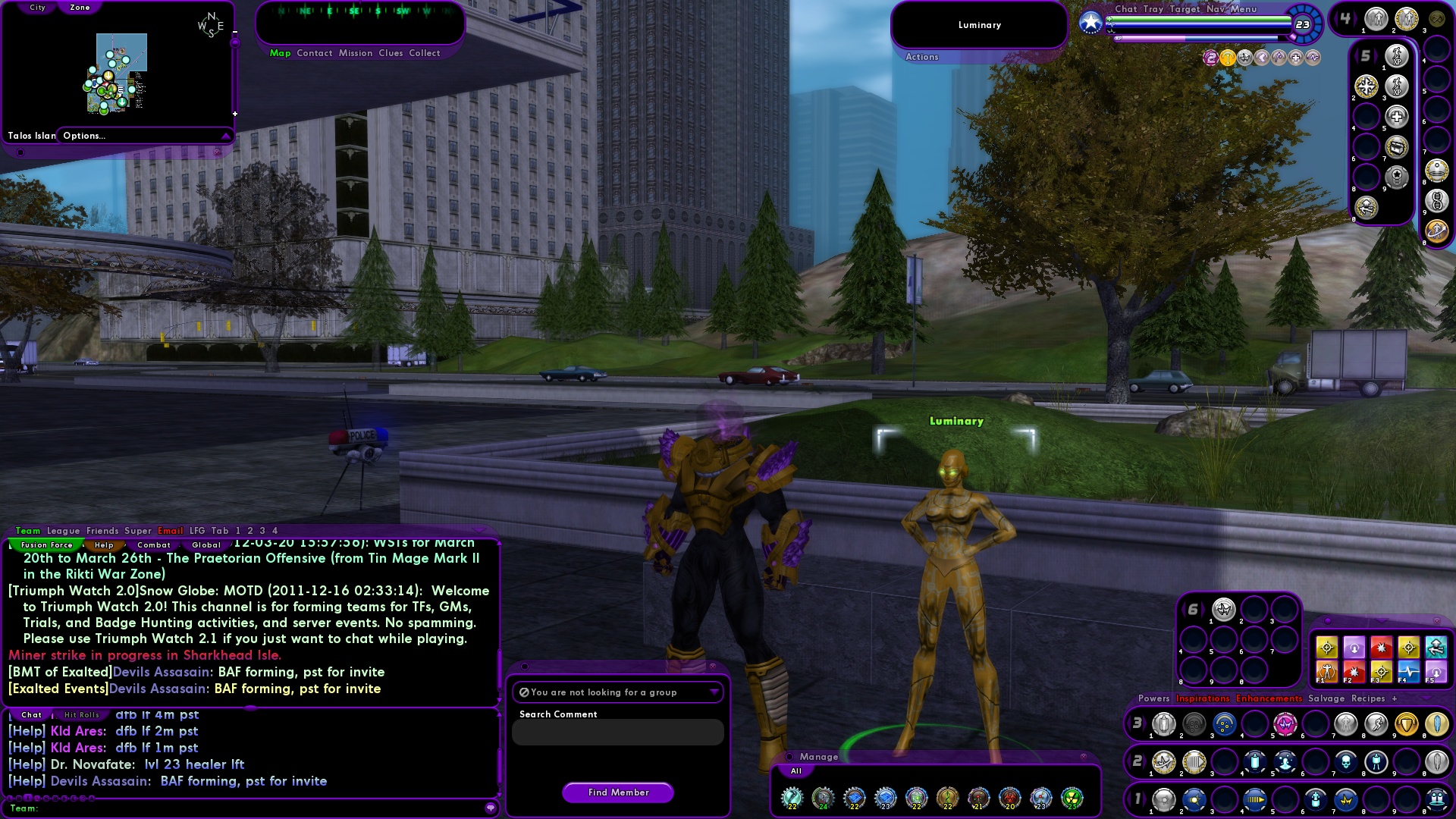Activate the power in slot 1 of tray 3
The height and width of the screenshot is (819, 1456).
(1164, 725)
